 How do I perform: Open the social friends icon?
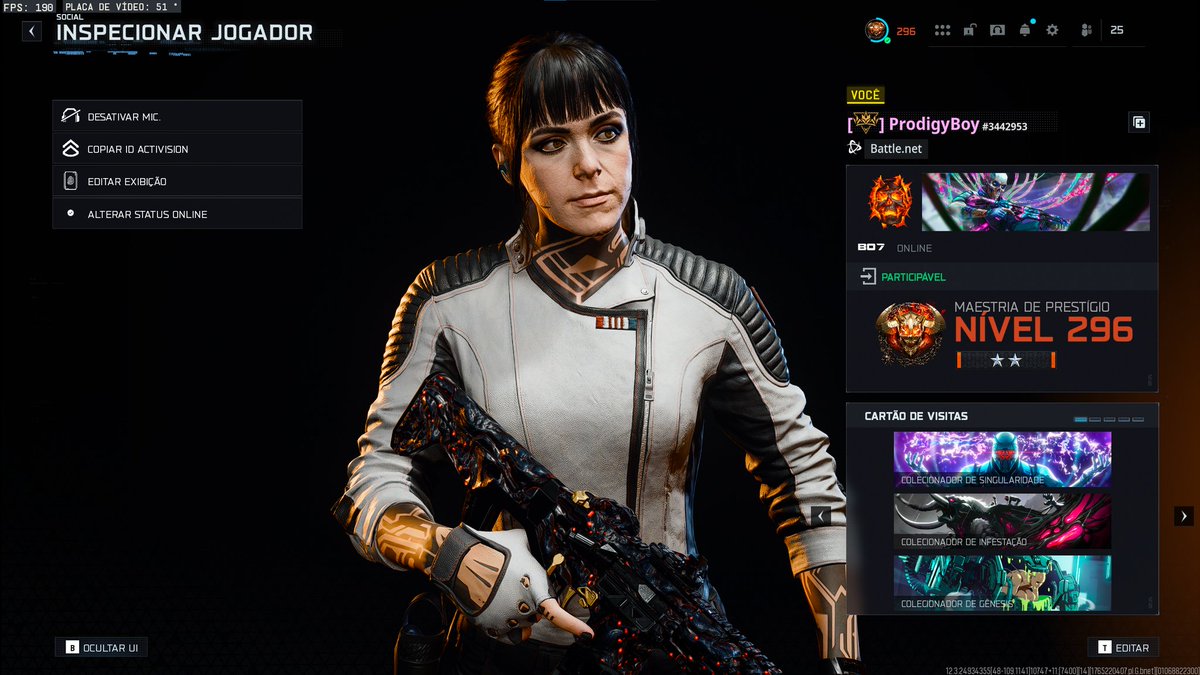[x=1087, y=31]
